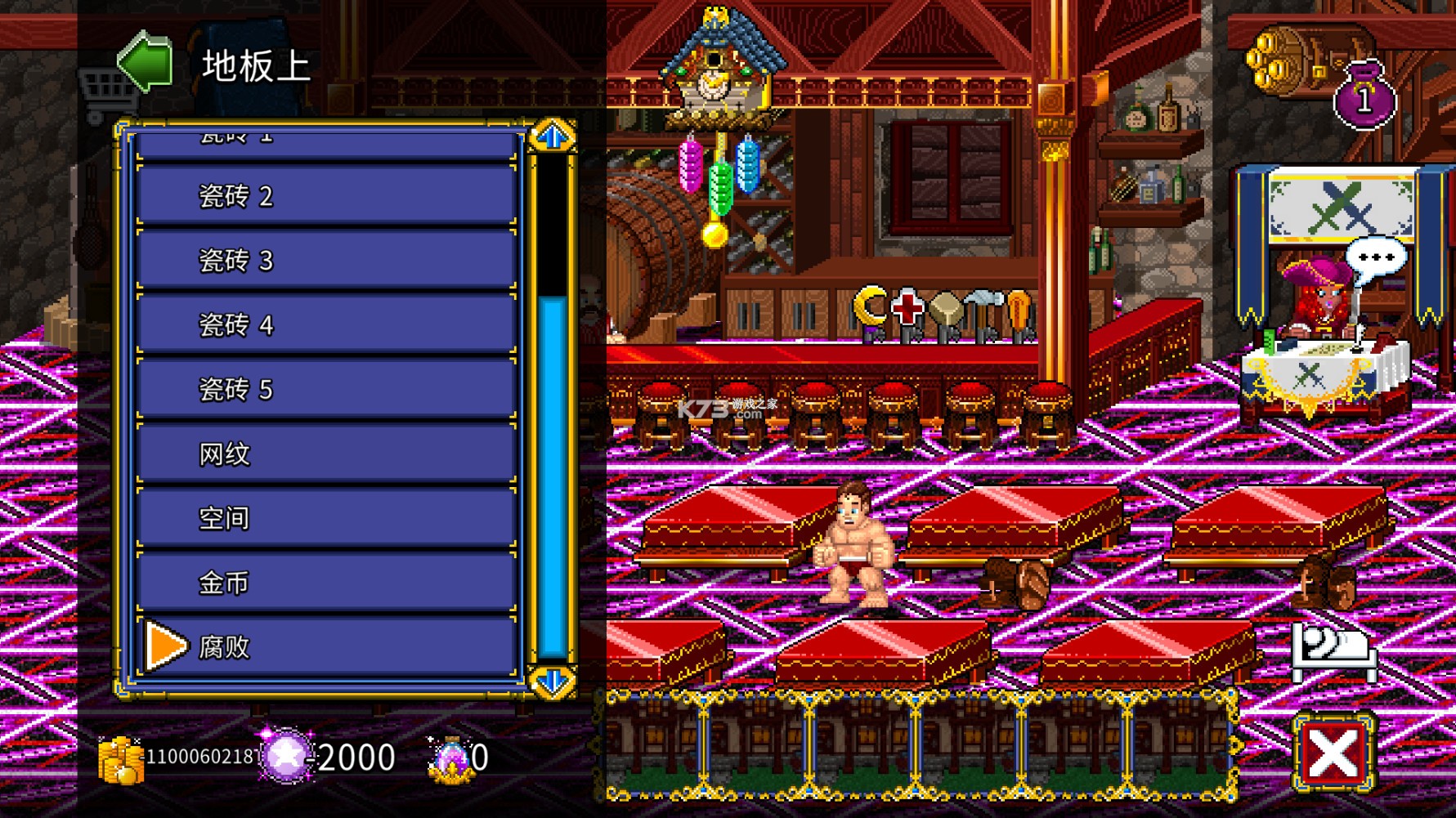Click the scroll-up arrow of the list
This screenshot has height=818, width=1456.
553,136
